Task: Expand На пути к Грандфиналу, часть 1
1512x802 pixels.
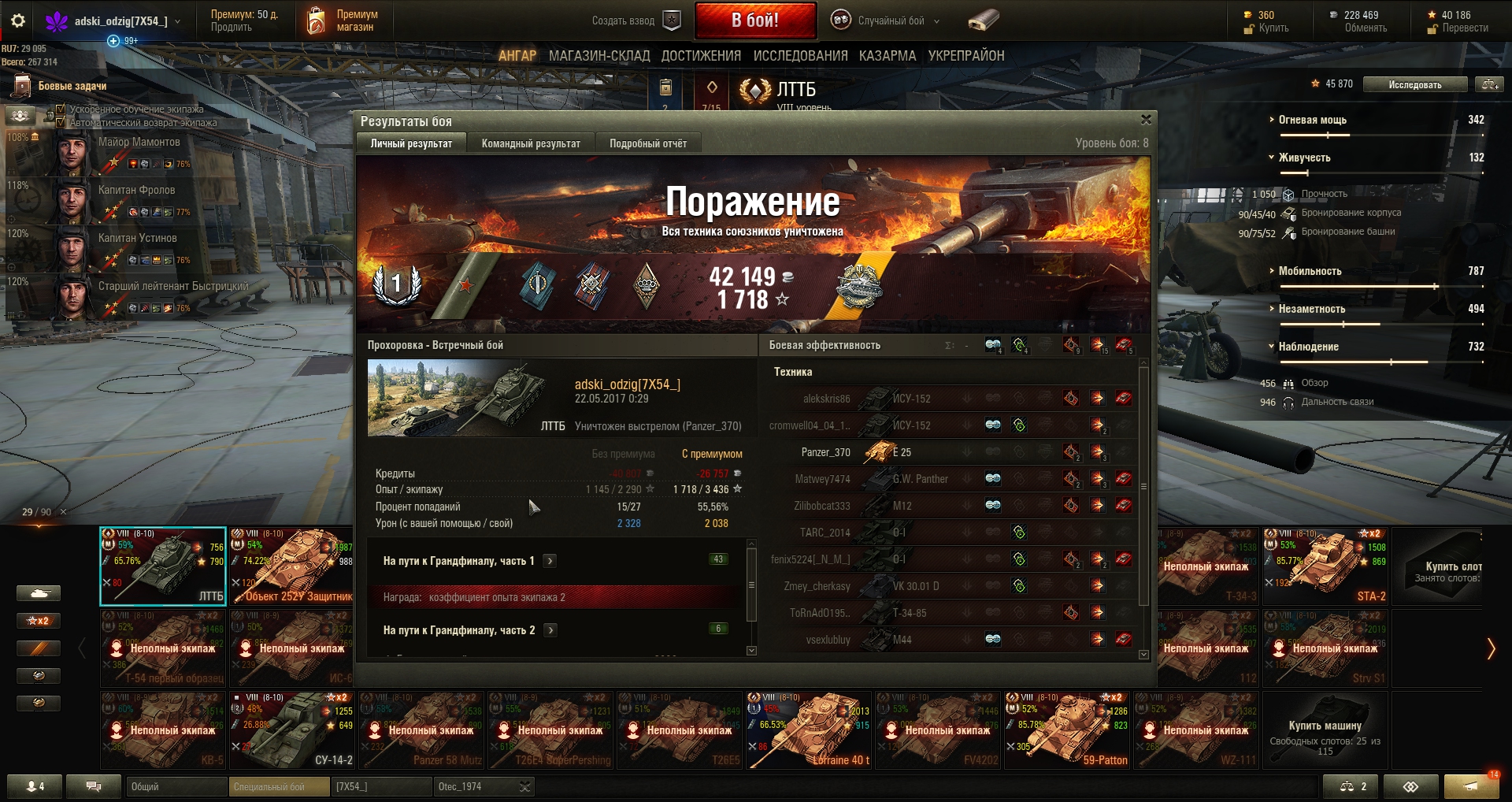Action: (x=550, y=561)
